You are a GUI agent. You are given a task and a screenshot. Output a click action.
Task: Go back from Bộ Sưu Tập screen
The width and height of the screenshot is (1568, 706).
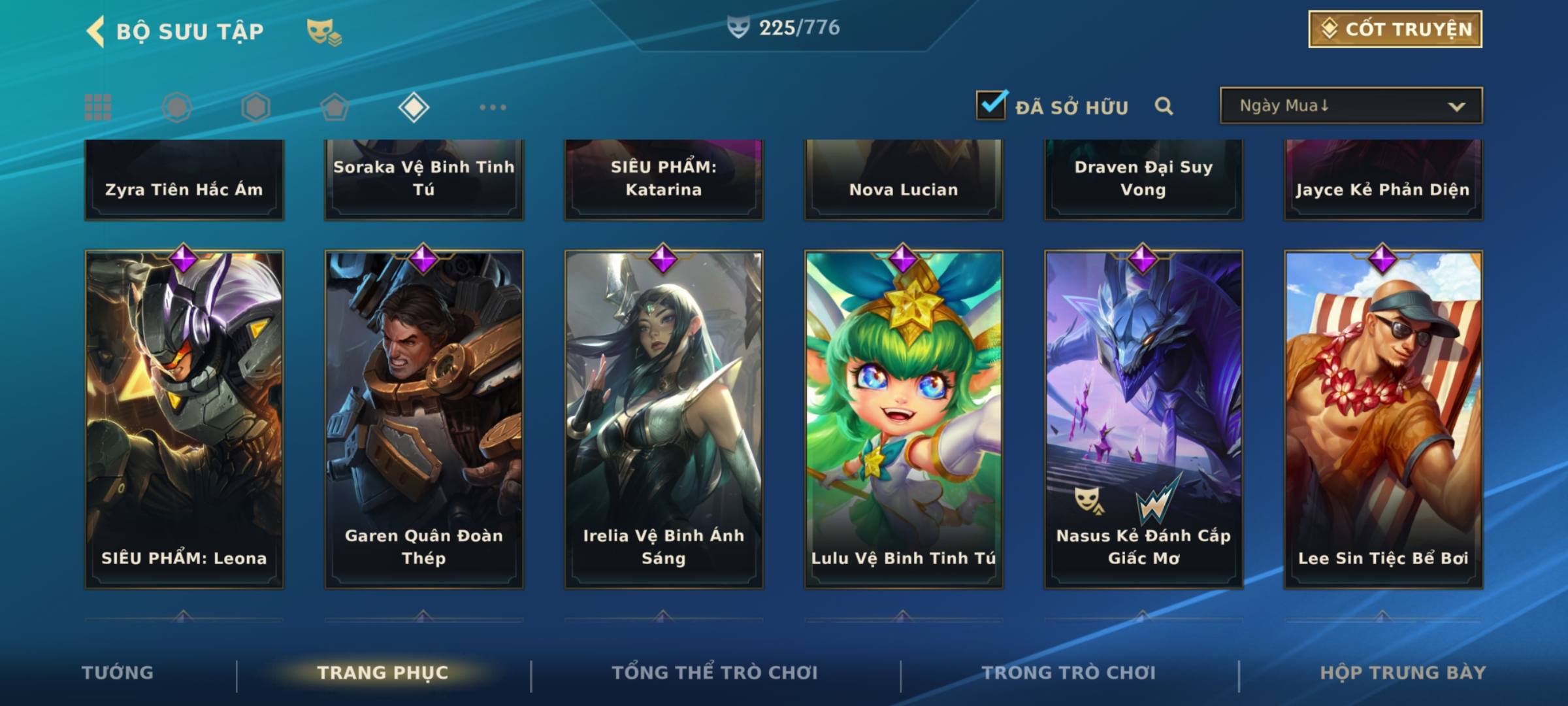(x=96, y=31)
